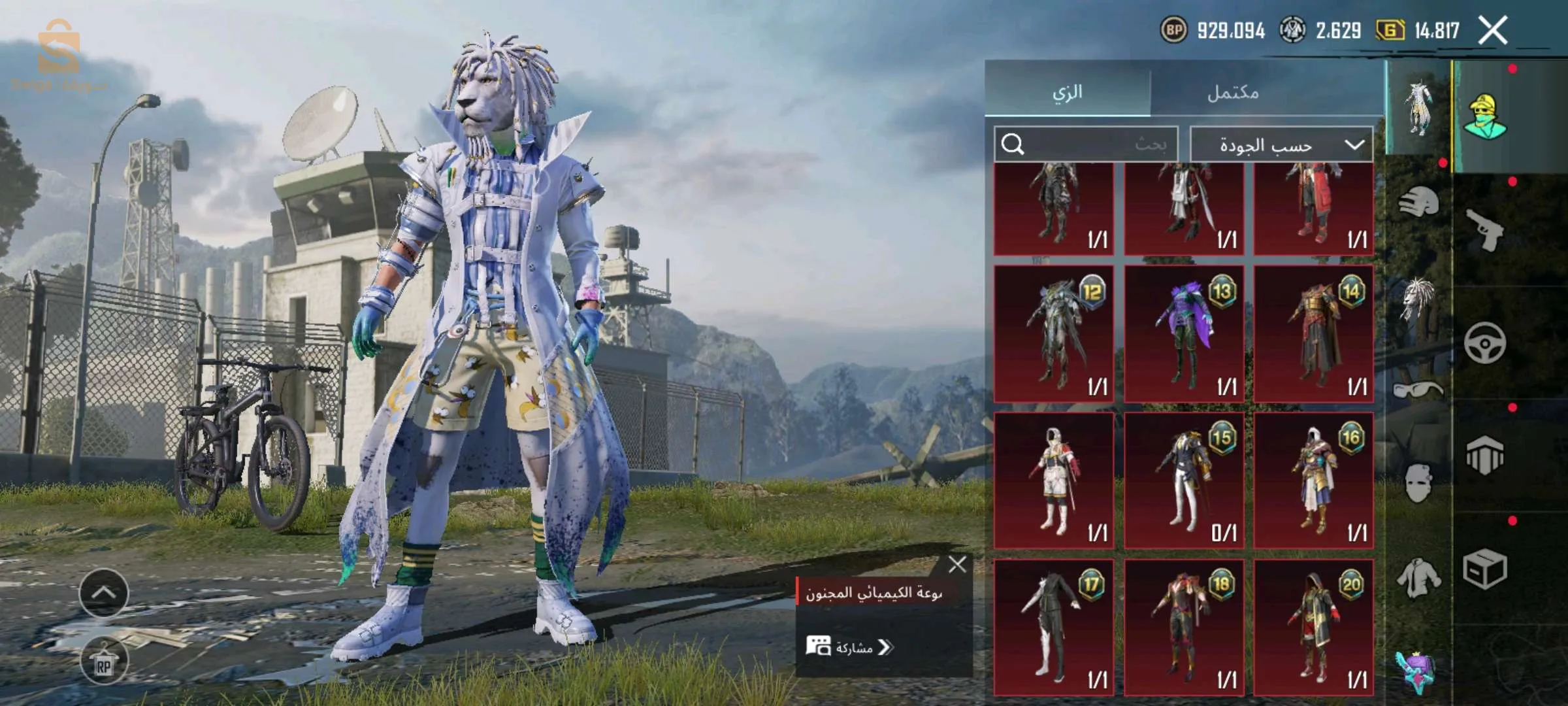Screen dimensions: 1568x706
Task: Select the outfit with level badge 14
Action: 1313,333
